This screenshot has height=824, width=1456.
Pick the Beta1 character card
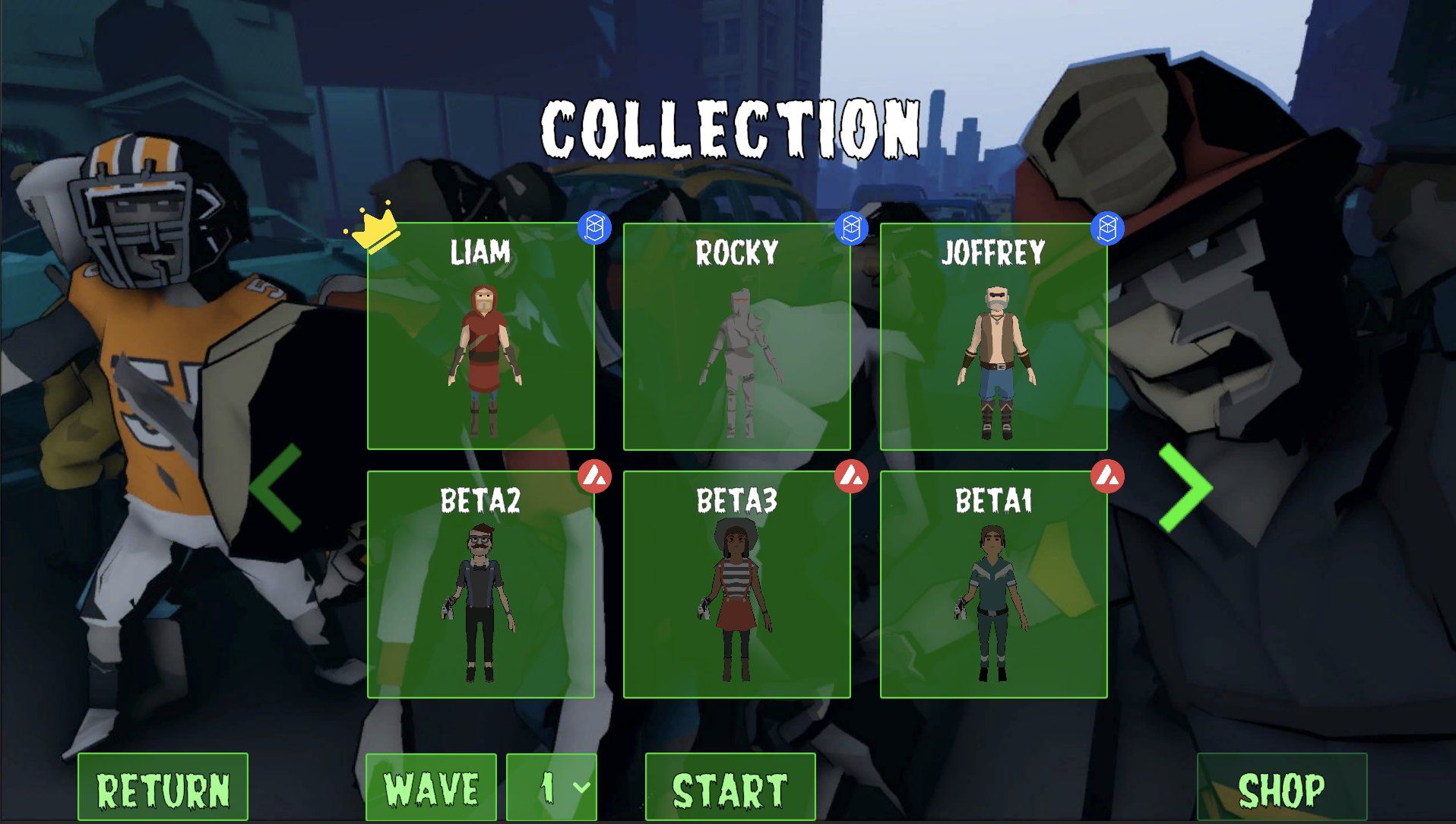pyautogui.click(x=993, y=584)
